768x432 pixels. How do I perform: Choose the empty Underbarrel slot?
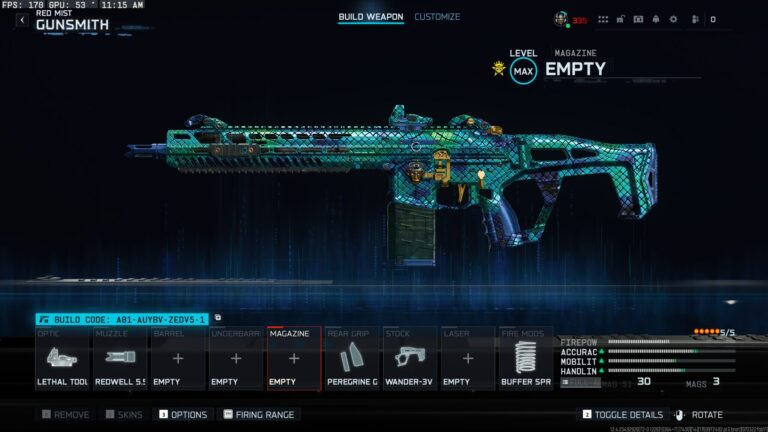(236, 358)
